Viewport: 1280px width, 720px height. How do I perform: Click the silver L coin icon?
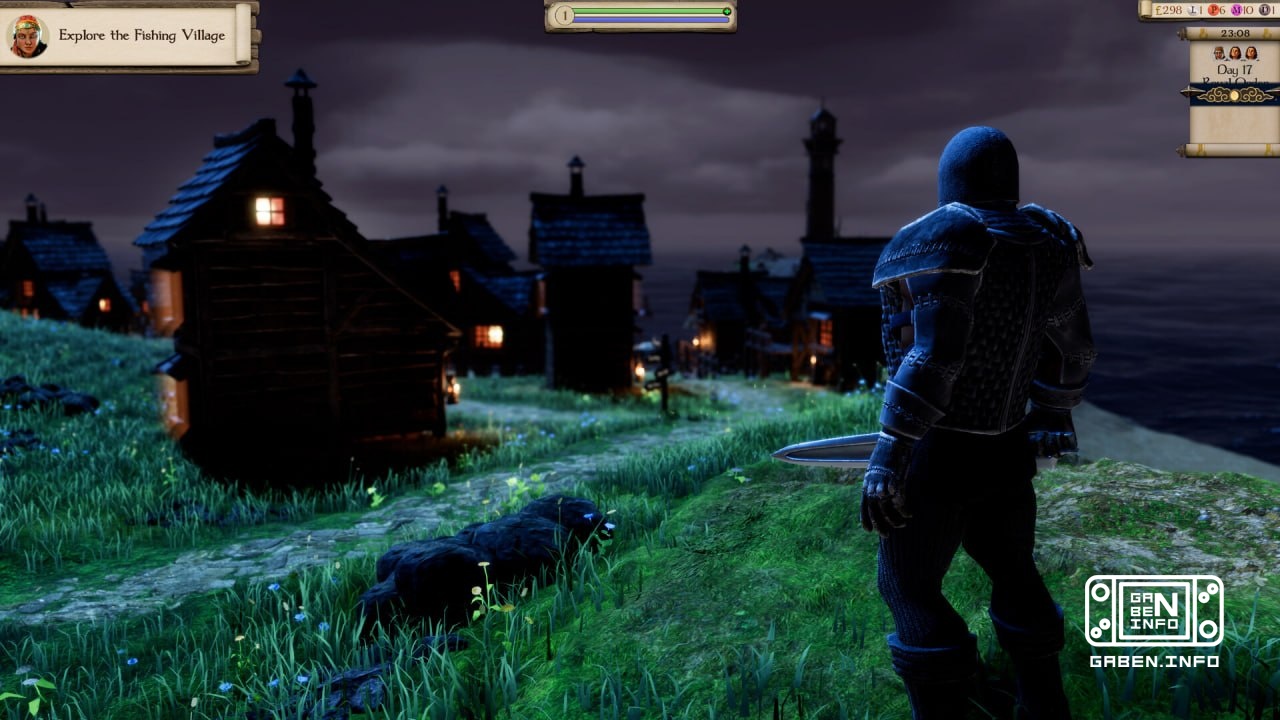[1193, 10]
